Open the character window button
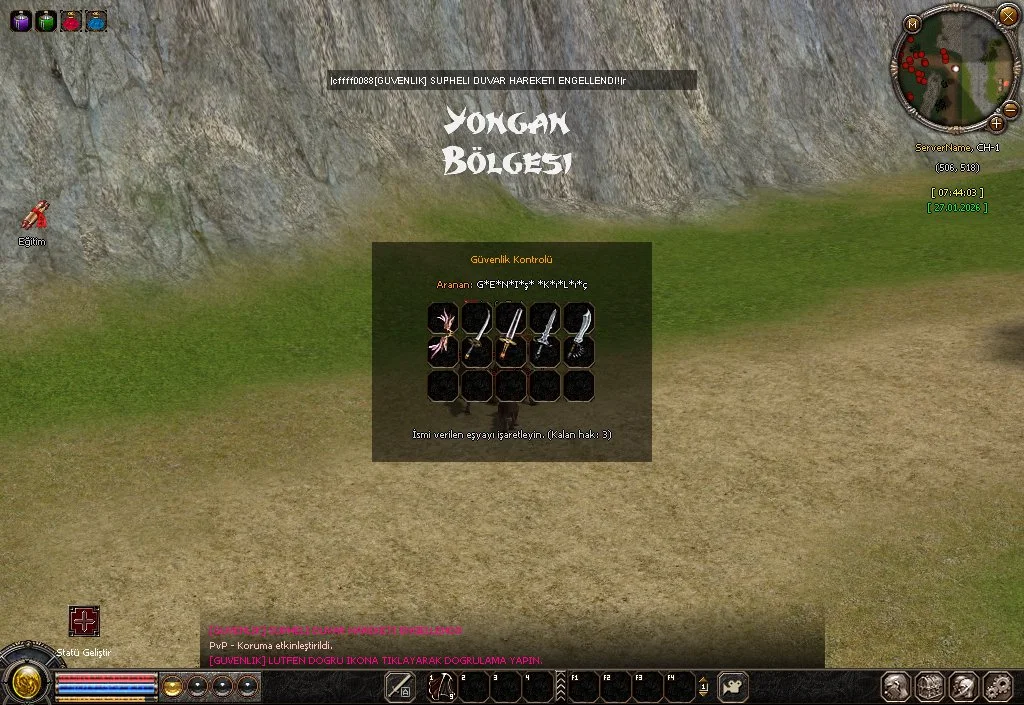 click(895, 686)
